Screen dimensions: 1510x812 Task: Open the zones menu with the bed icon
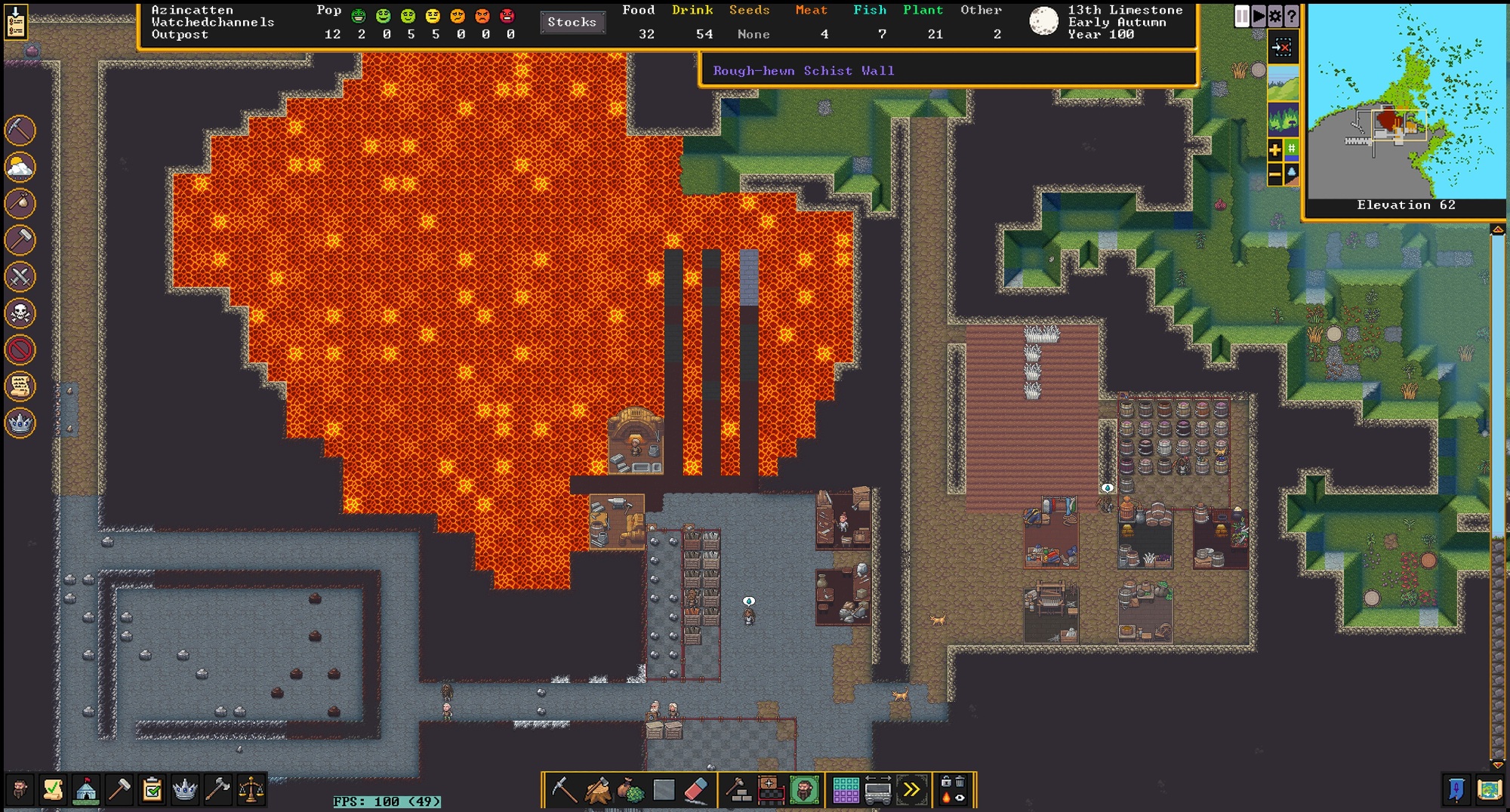(771, 790)
